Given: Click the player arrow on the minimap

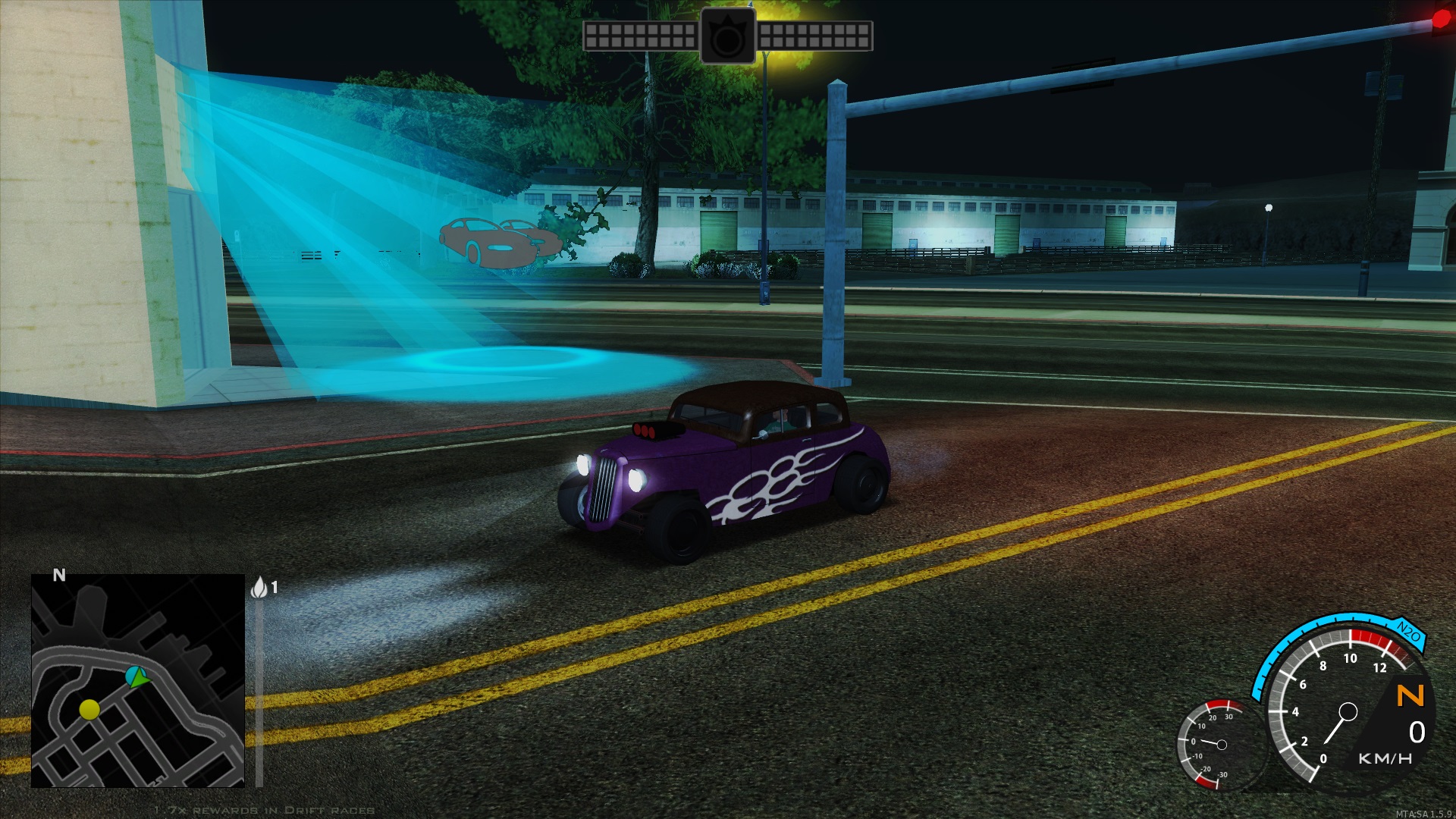Looking at the screenshot, I should point(136,676).
